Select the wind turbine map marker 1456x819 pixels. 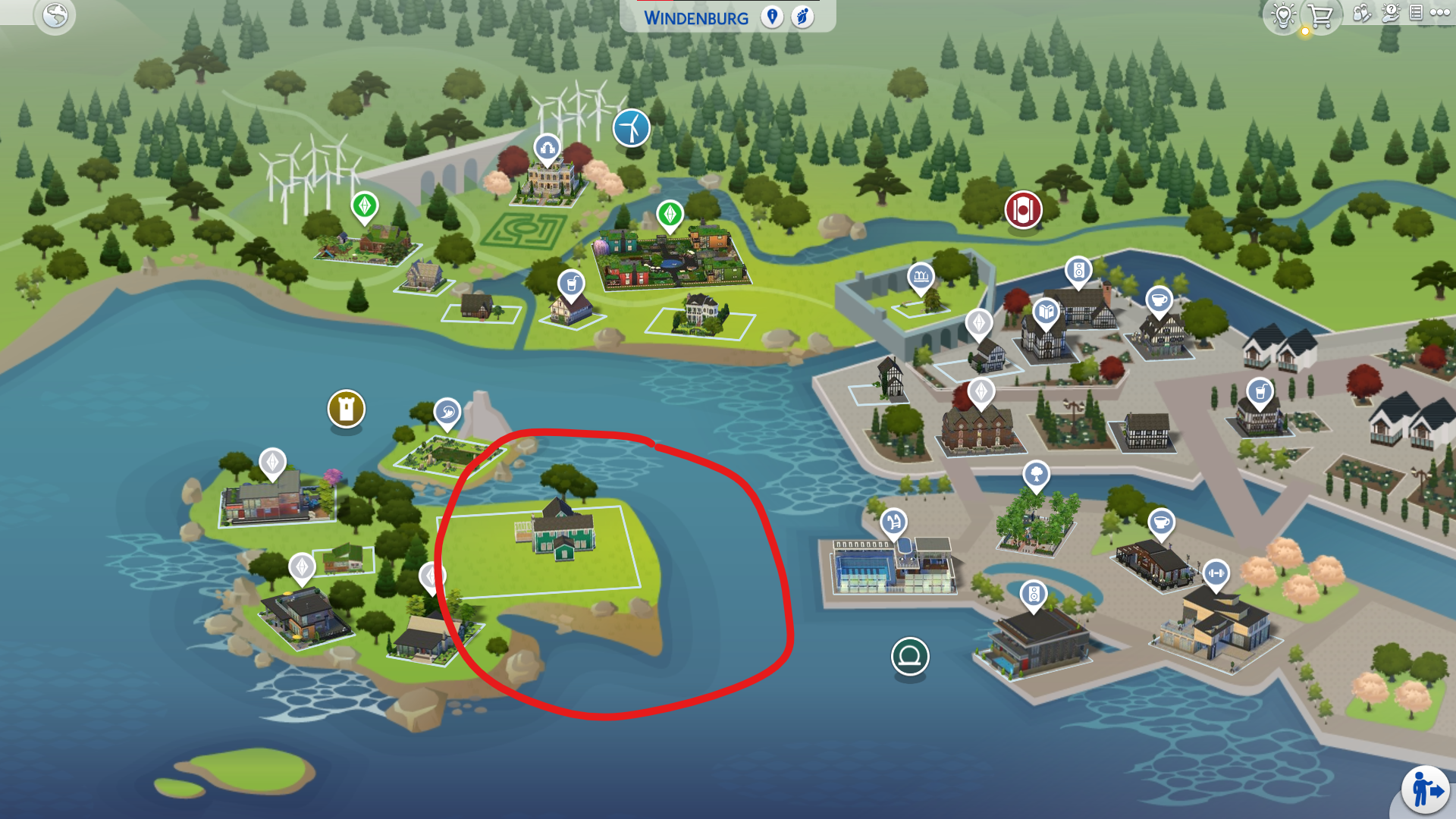point(632,127)
